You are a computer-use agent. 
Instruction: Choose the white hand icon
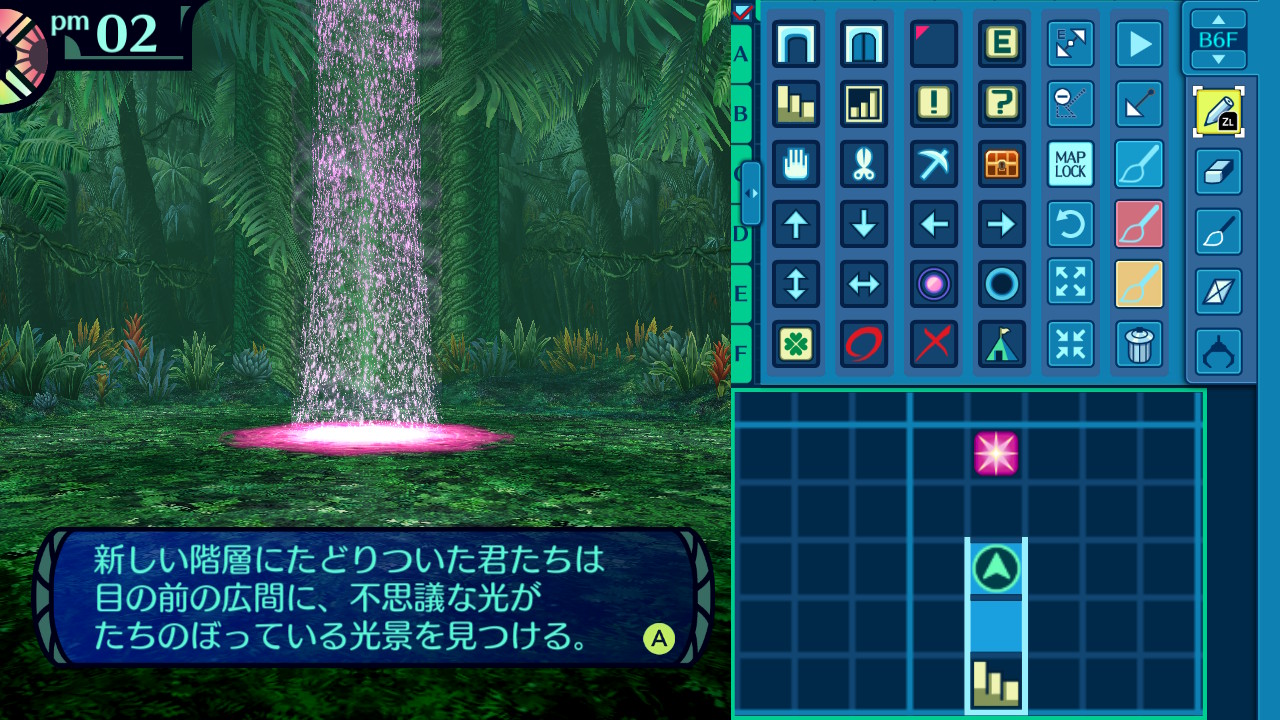(796, 164)
